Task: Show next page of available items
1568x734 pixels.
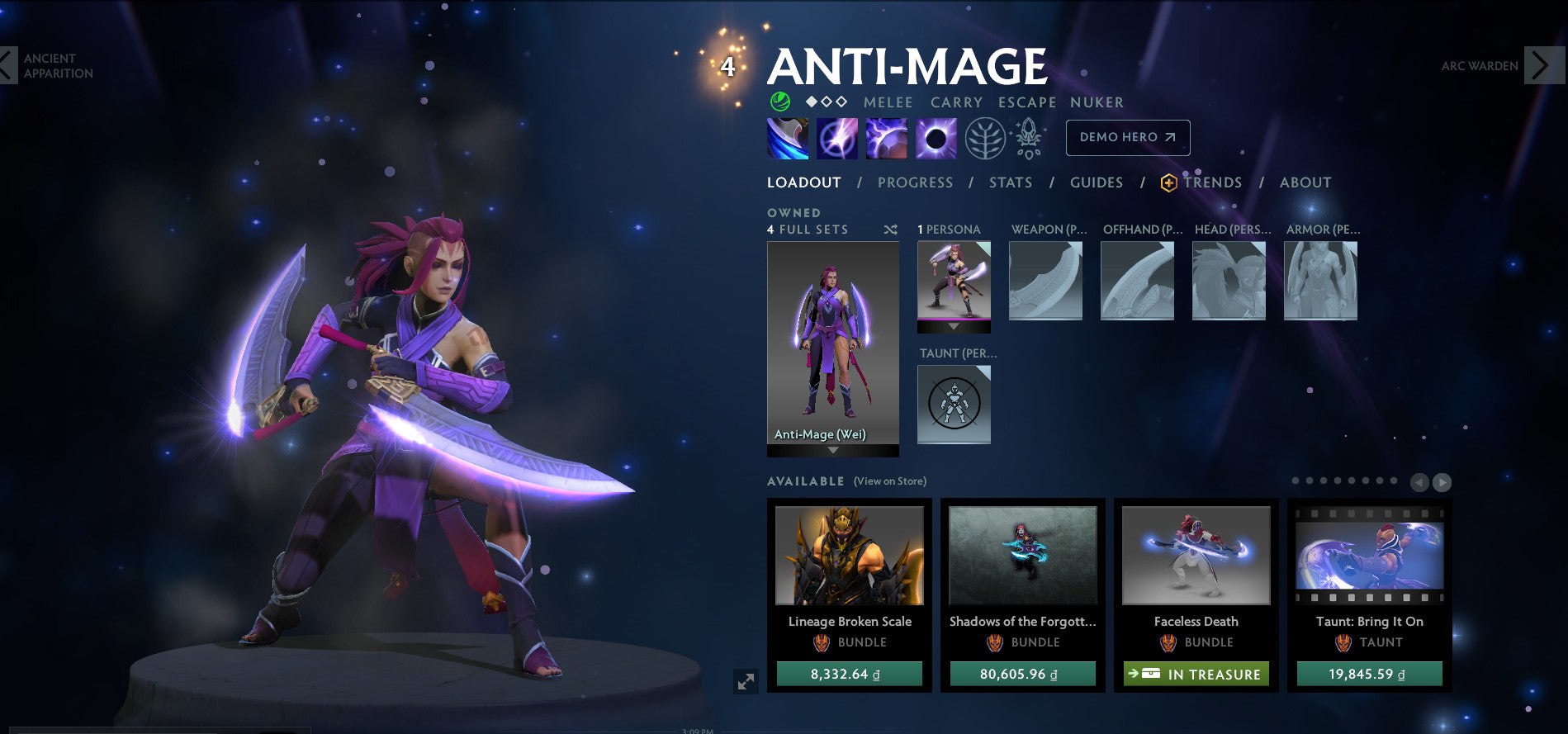Action: click(1442, 482)
